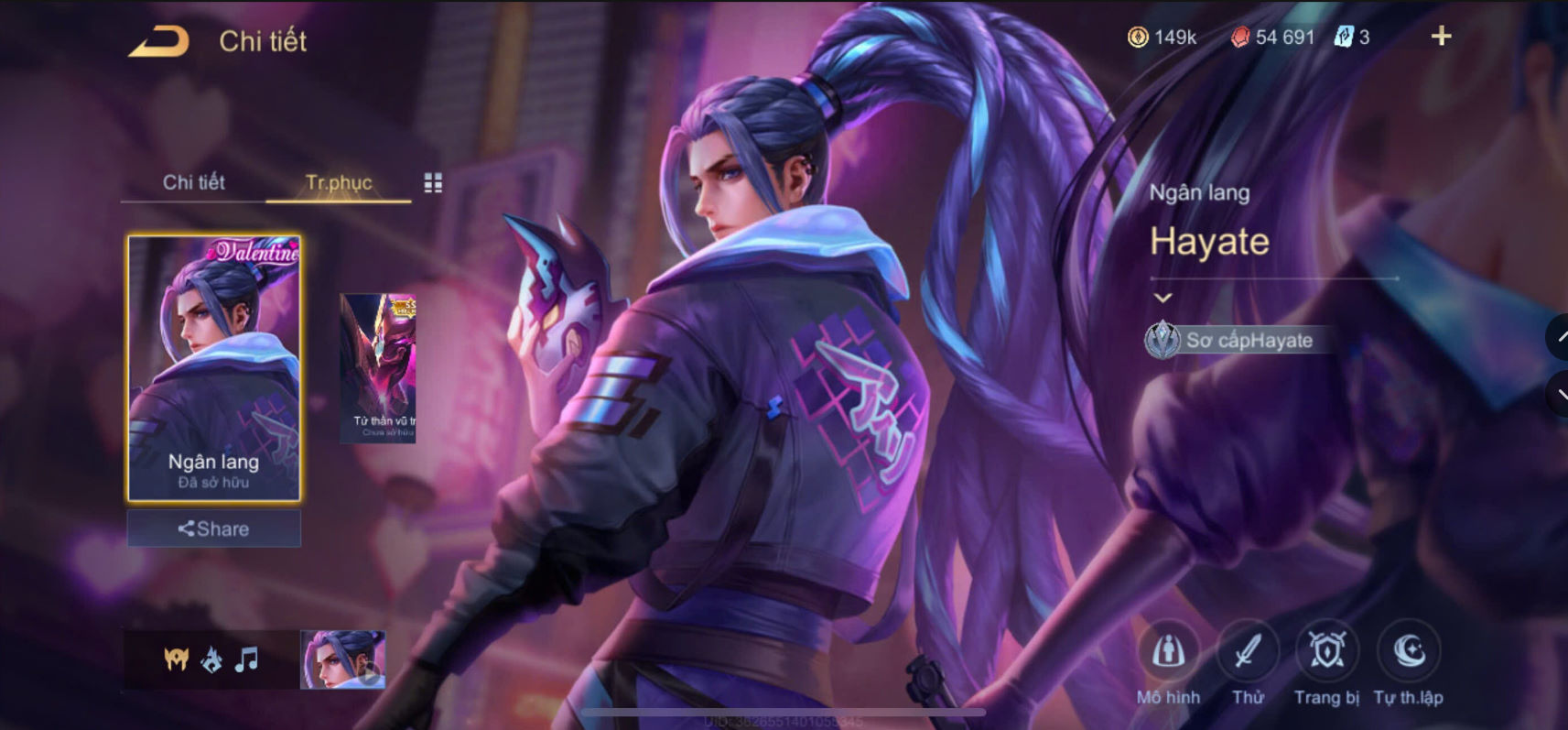Switch to the Chi tiết tab

[195, 182]
